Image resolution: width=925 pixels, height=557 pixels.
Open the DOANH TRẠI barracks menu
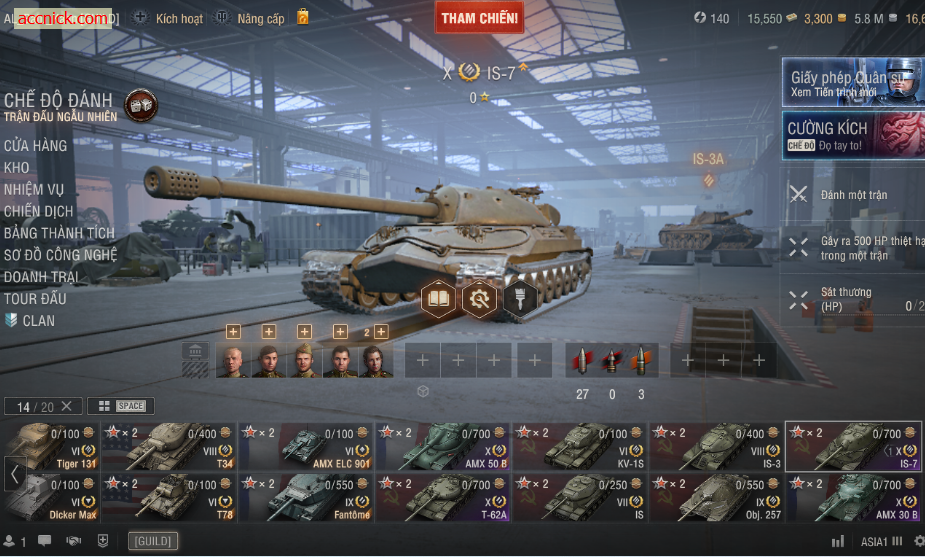click(x=42, y=277)
